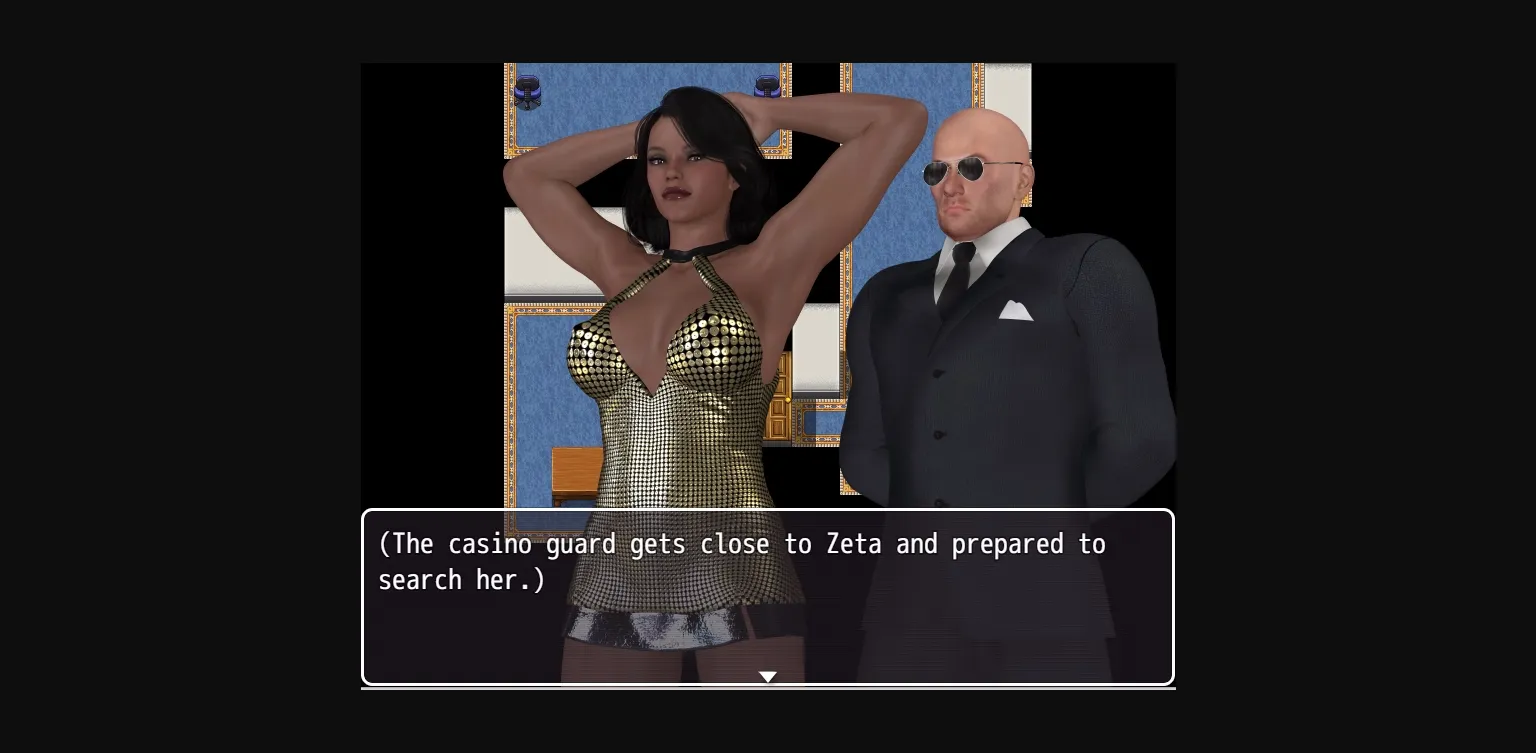
Task: Click the blue chair tile in the top-left corner
Action: [526, 90]
